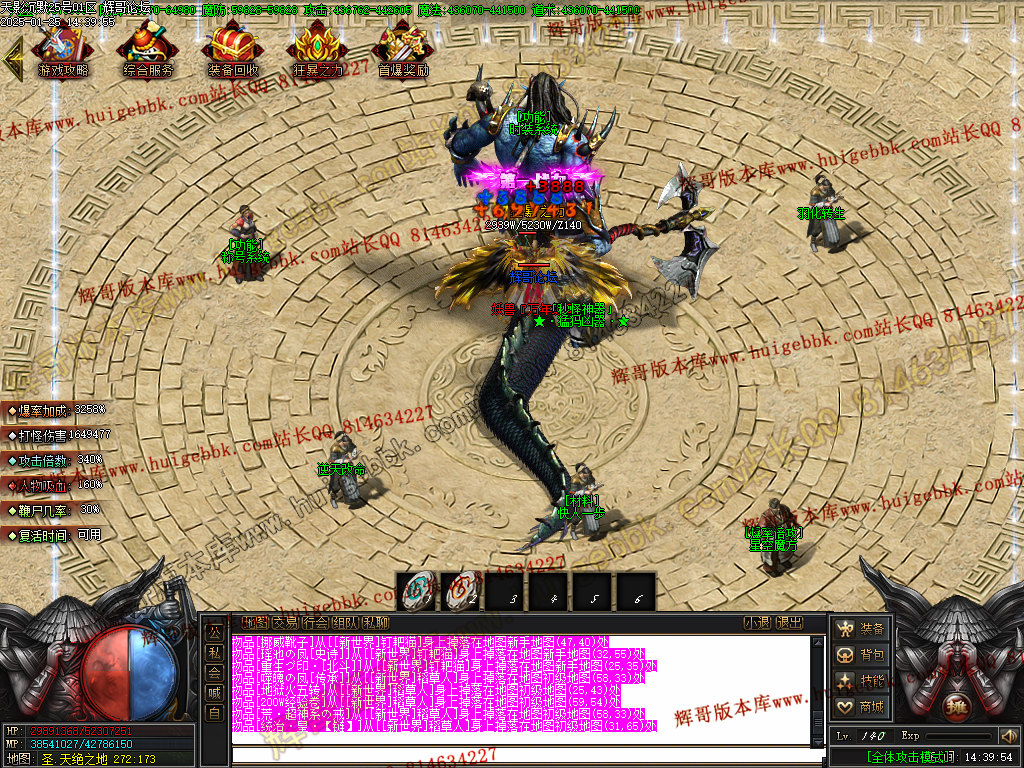Image resolution: width=1024 pixels, height=768 pixels.
Task: Open the 技能 skills panel
Action: pos(861,681)
